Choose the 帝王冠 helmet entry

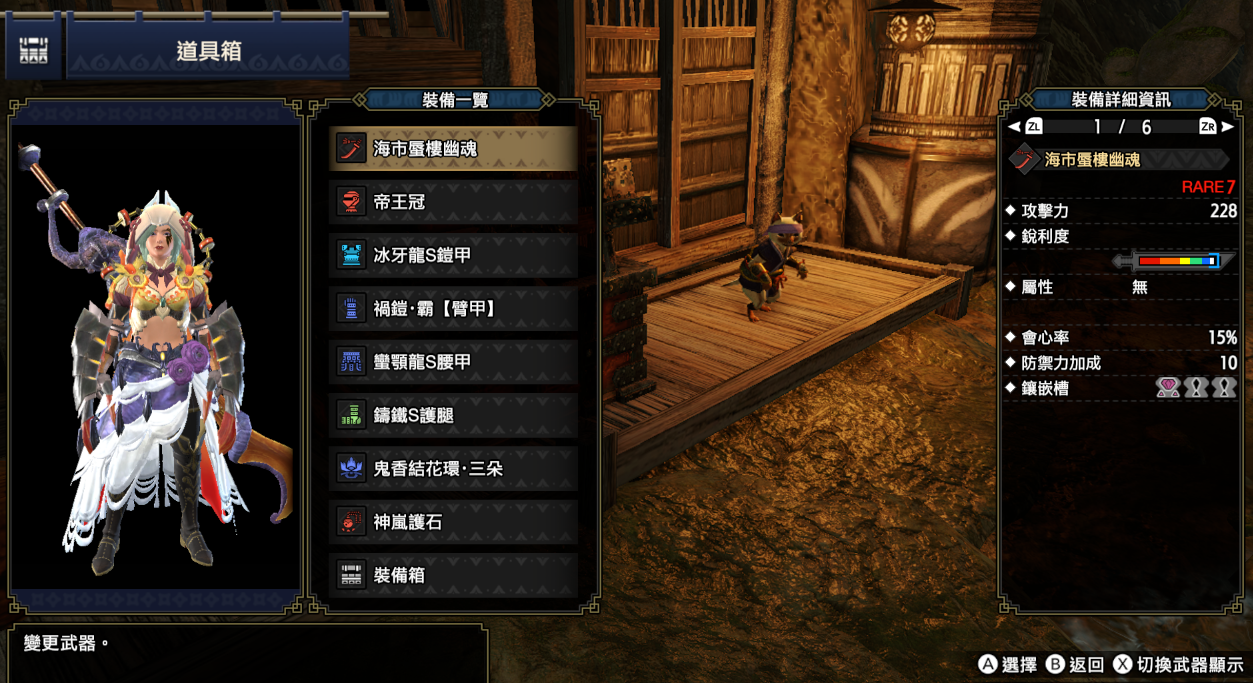pos(454,202)
